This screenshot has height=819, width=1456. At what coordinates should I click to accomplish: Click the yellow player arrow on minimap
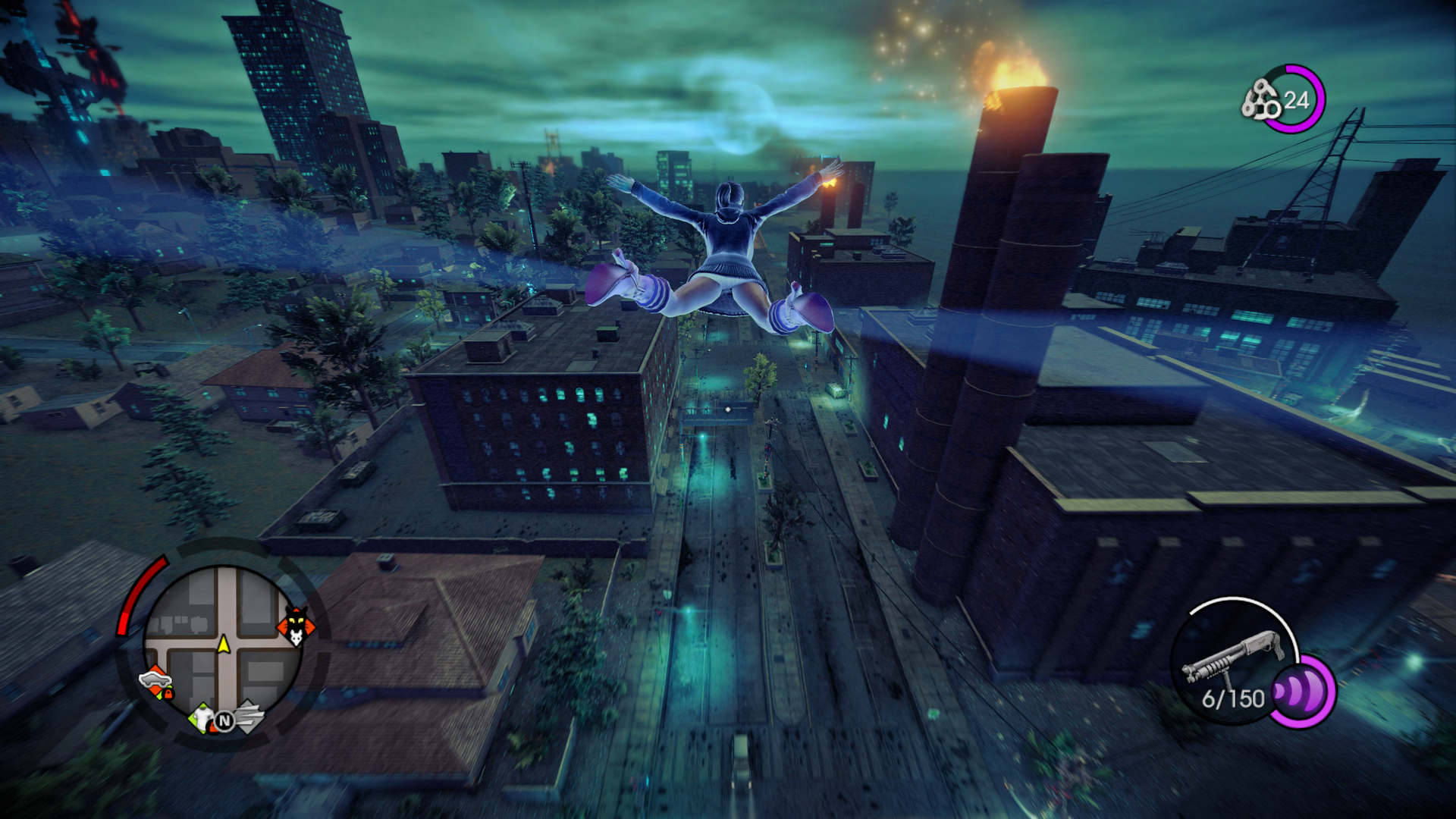(224, 645)
